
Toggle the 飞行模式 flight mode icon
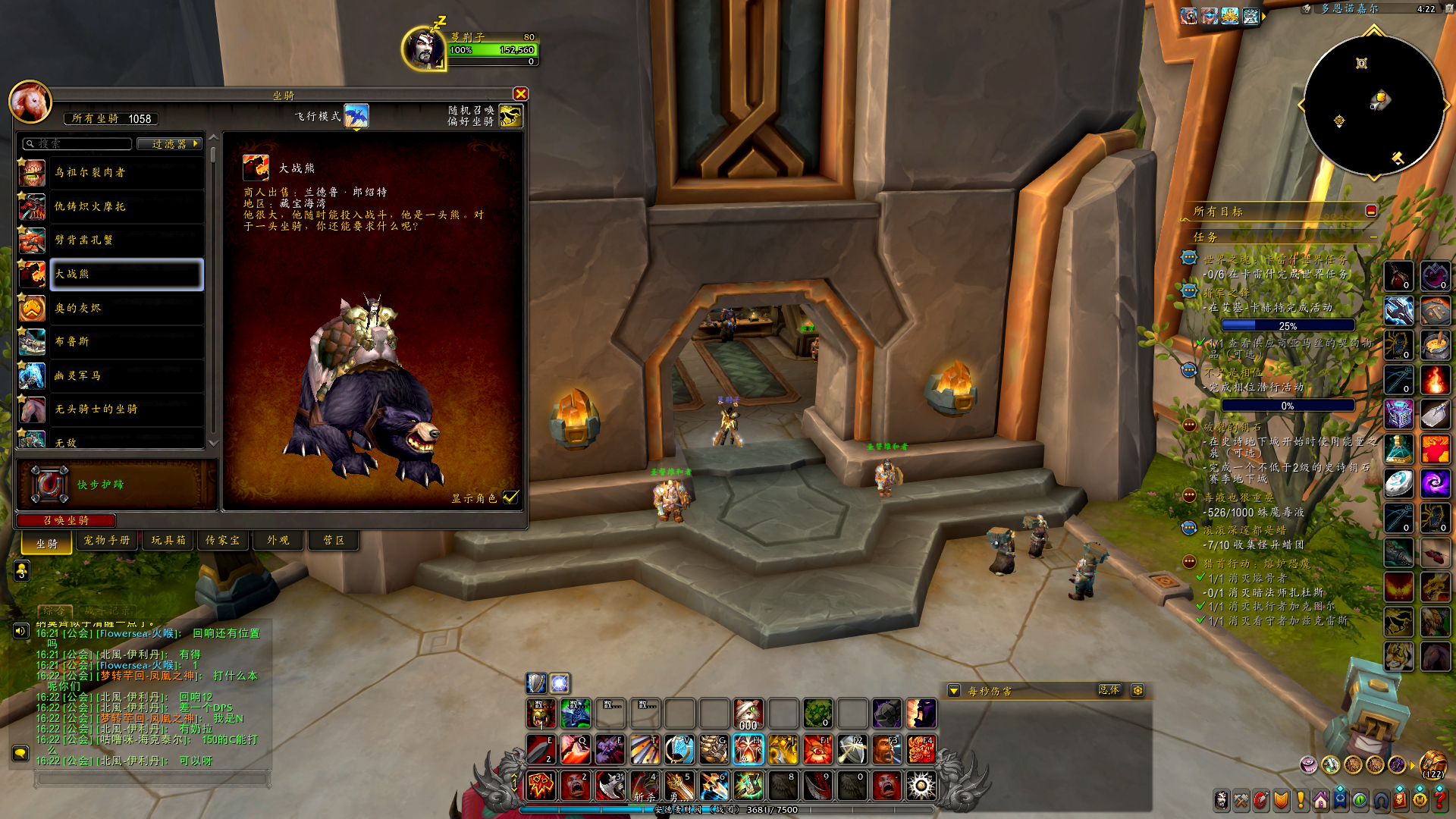(356, 116)
